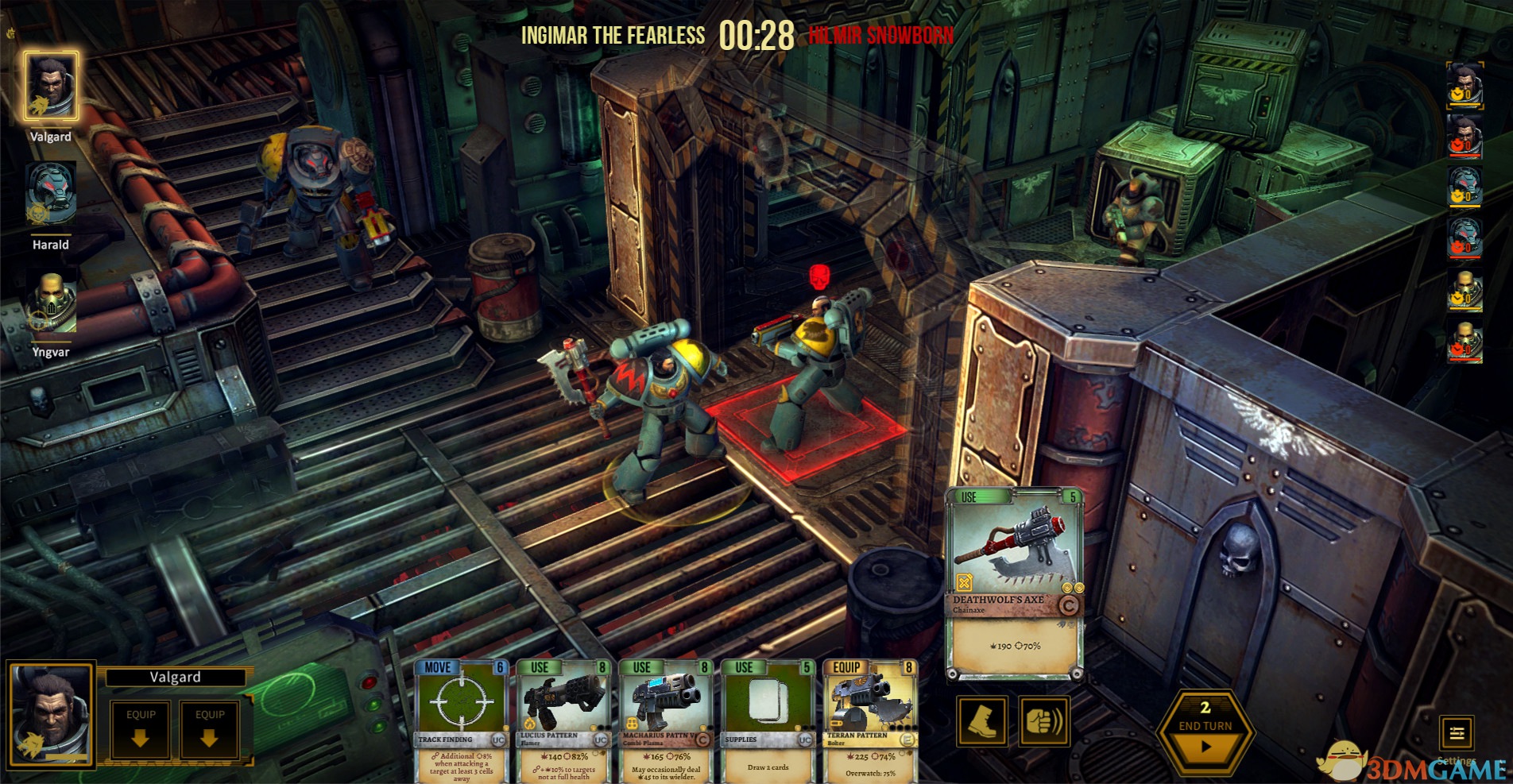
Task: Use the Lucius Pattern flamer card
Action: pyautogui.click(x=563, y=720)
